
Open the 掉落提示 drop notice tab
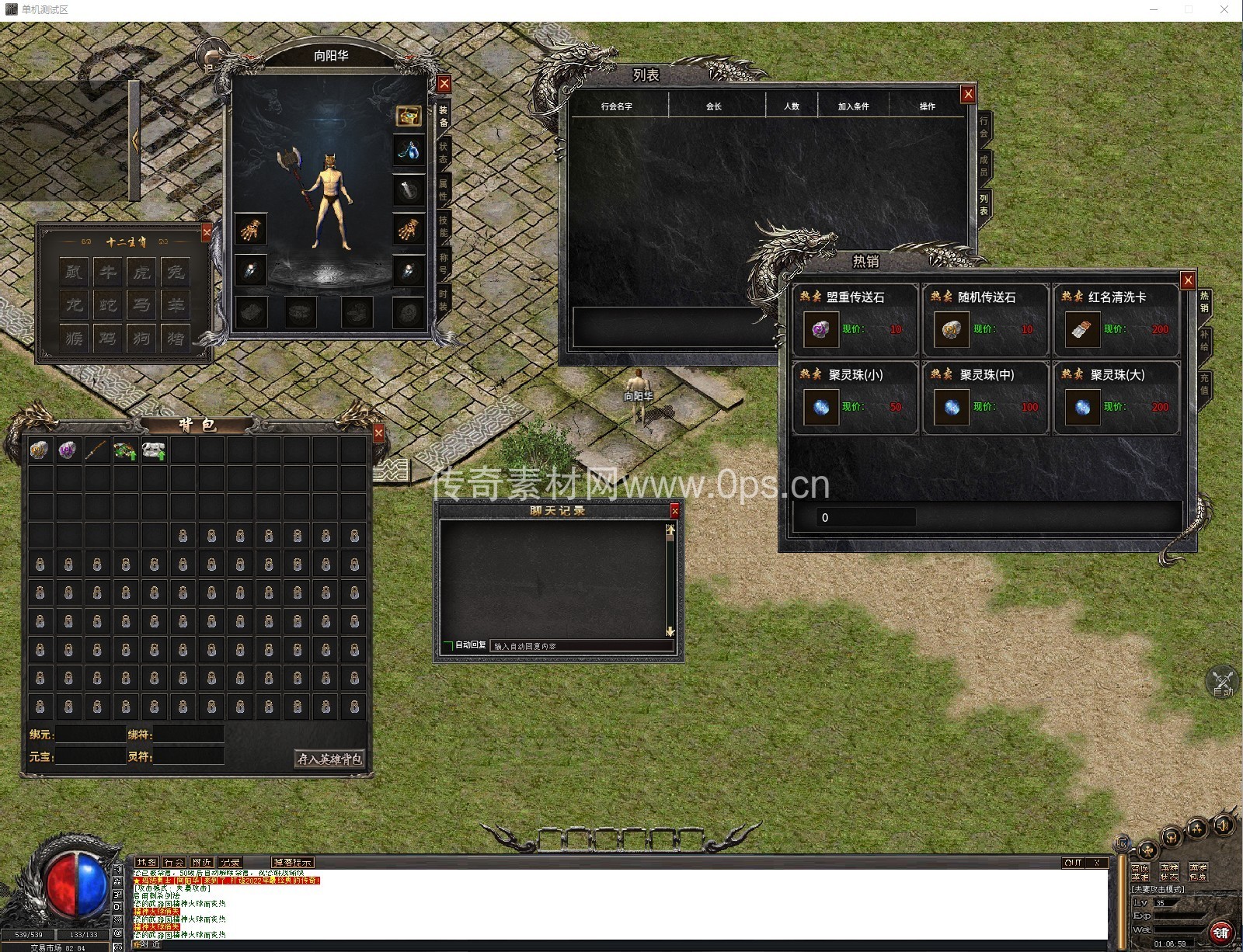click(292, 863)
